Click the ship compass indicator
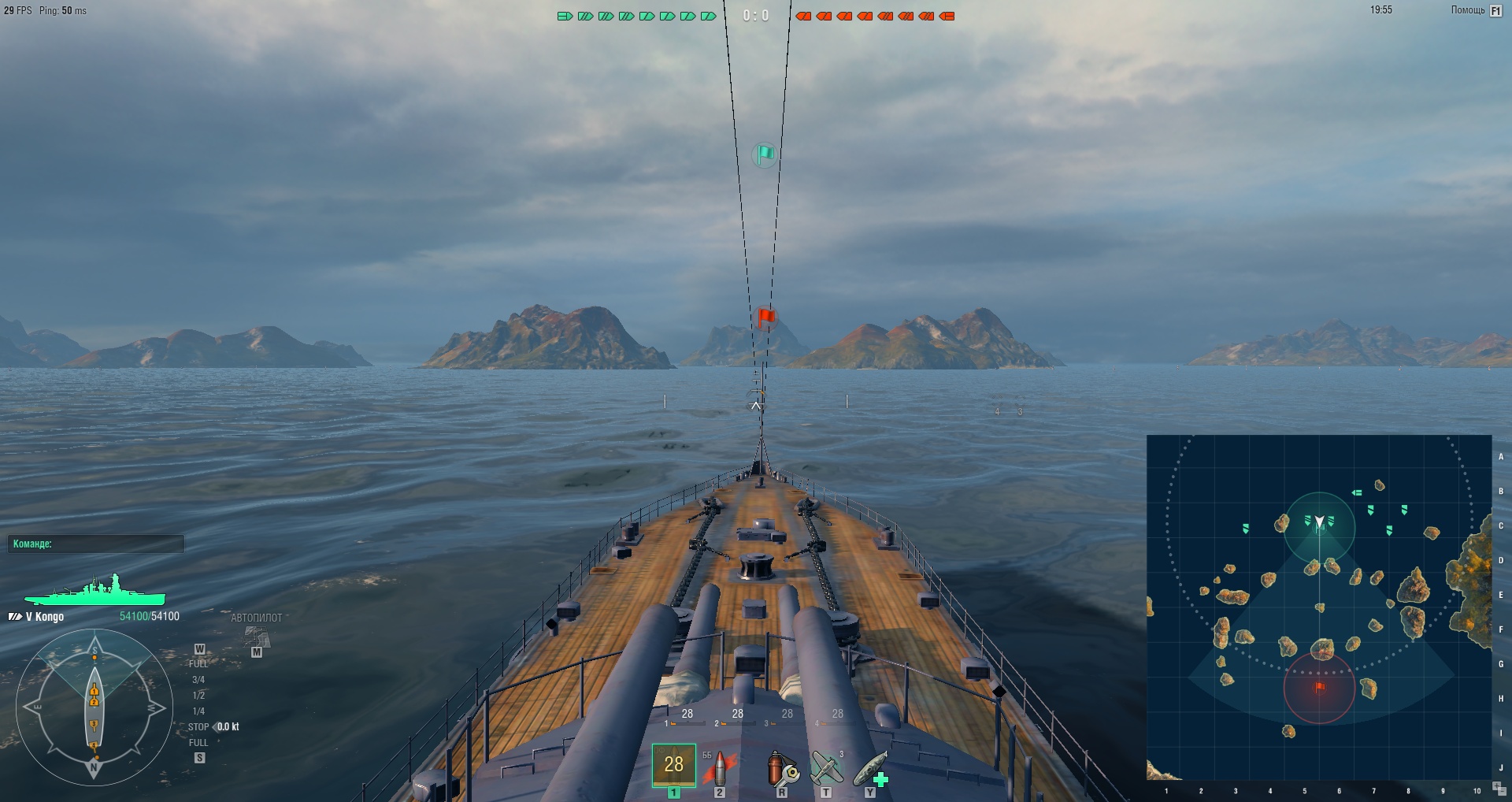The image size is (1512, 802). point(94,707)
